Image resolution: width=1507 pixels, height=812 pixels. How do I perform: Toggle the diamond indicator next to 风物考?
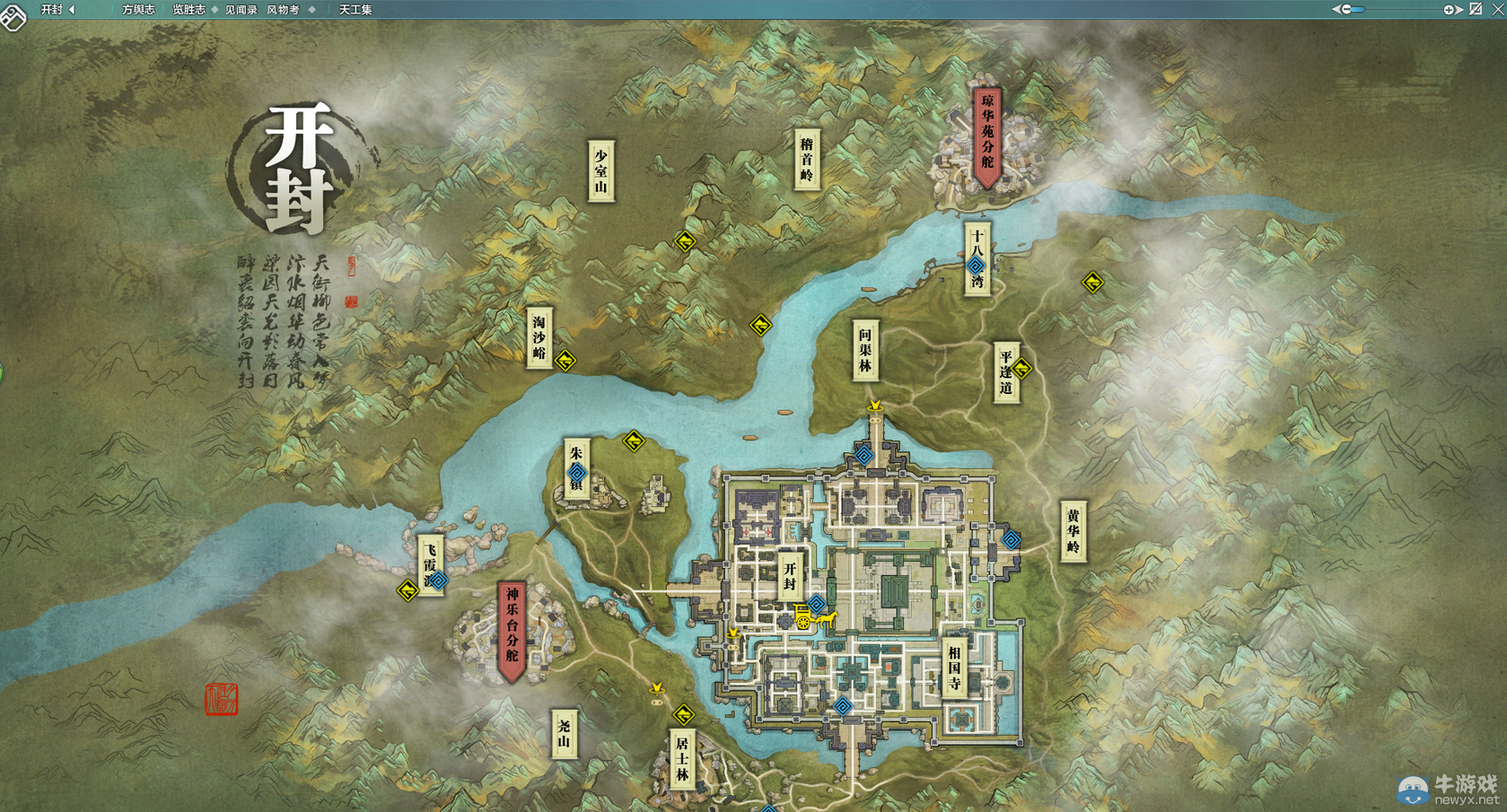click(312, 8)
